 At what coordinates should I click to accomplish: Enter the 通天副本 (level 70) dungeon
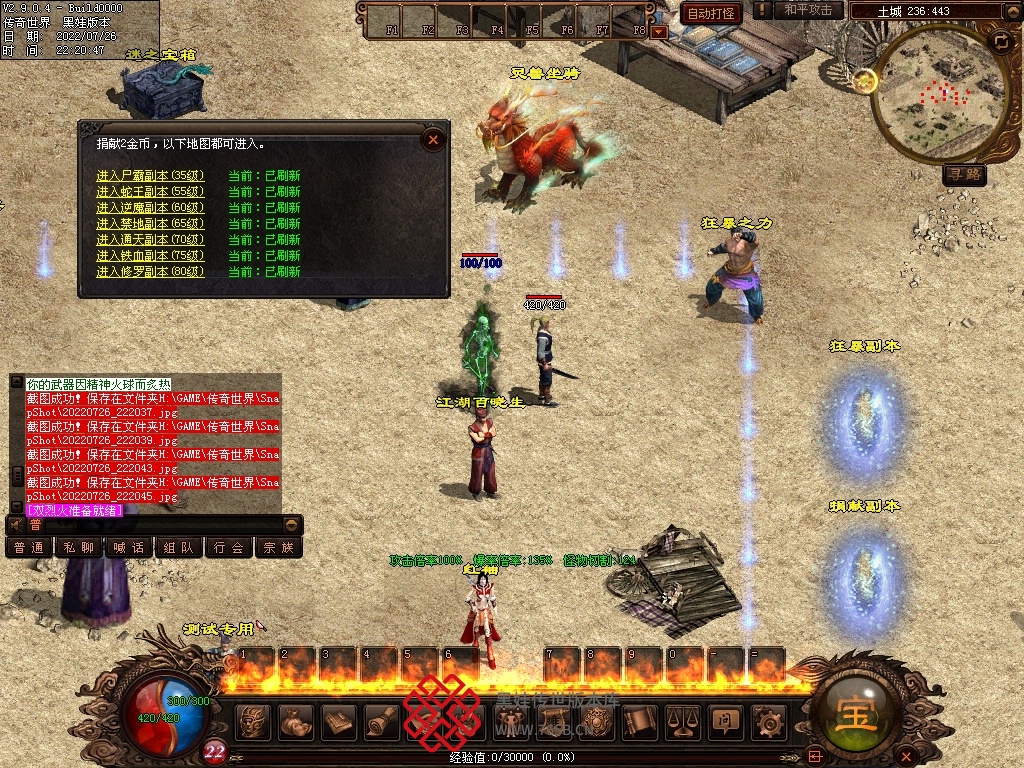coord(150,240)
